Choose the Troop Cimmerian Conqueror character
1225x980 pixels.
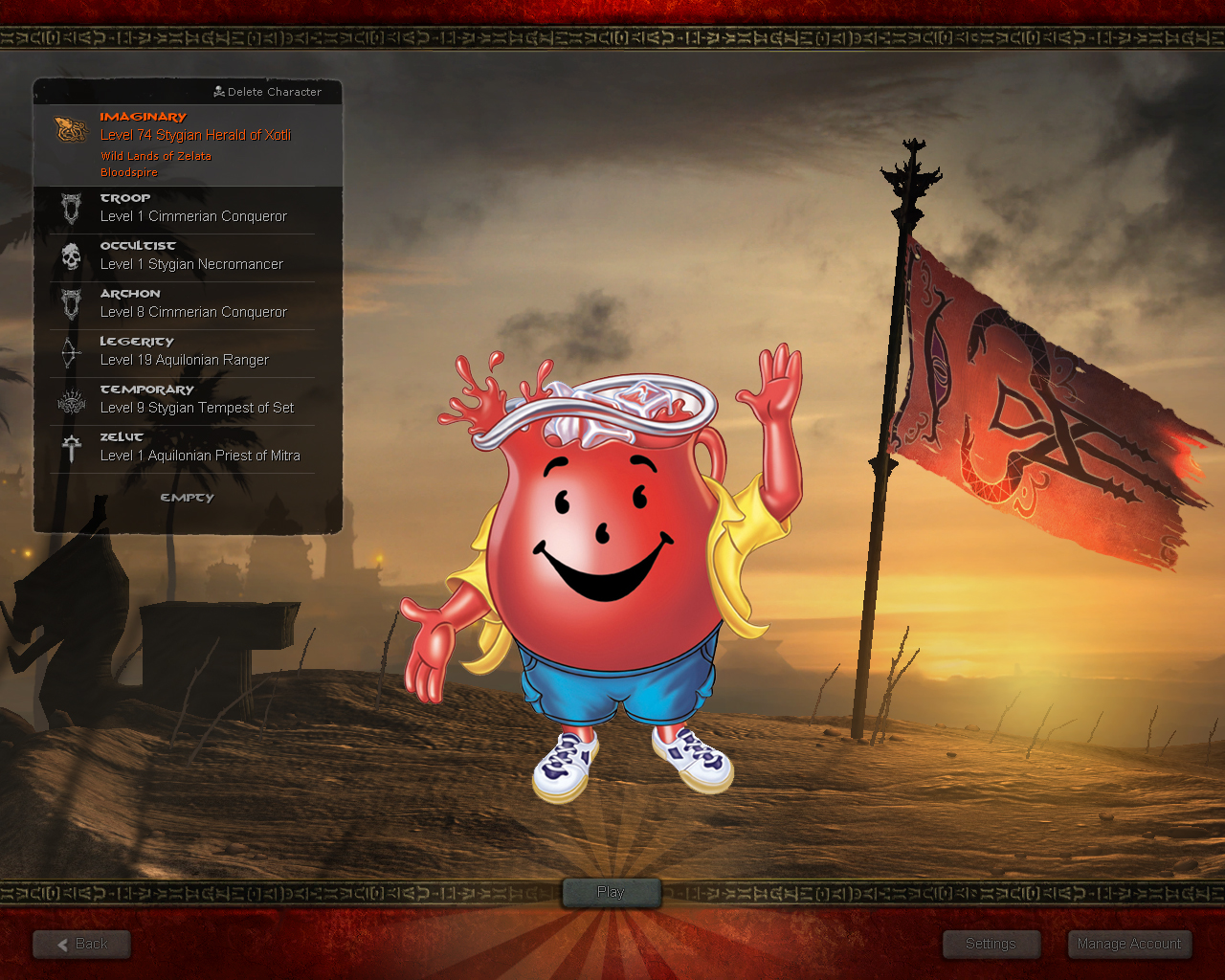[187, 209]
